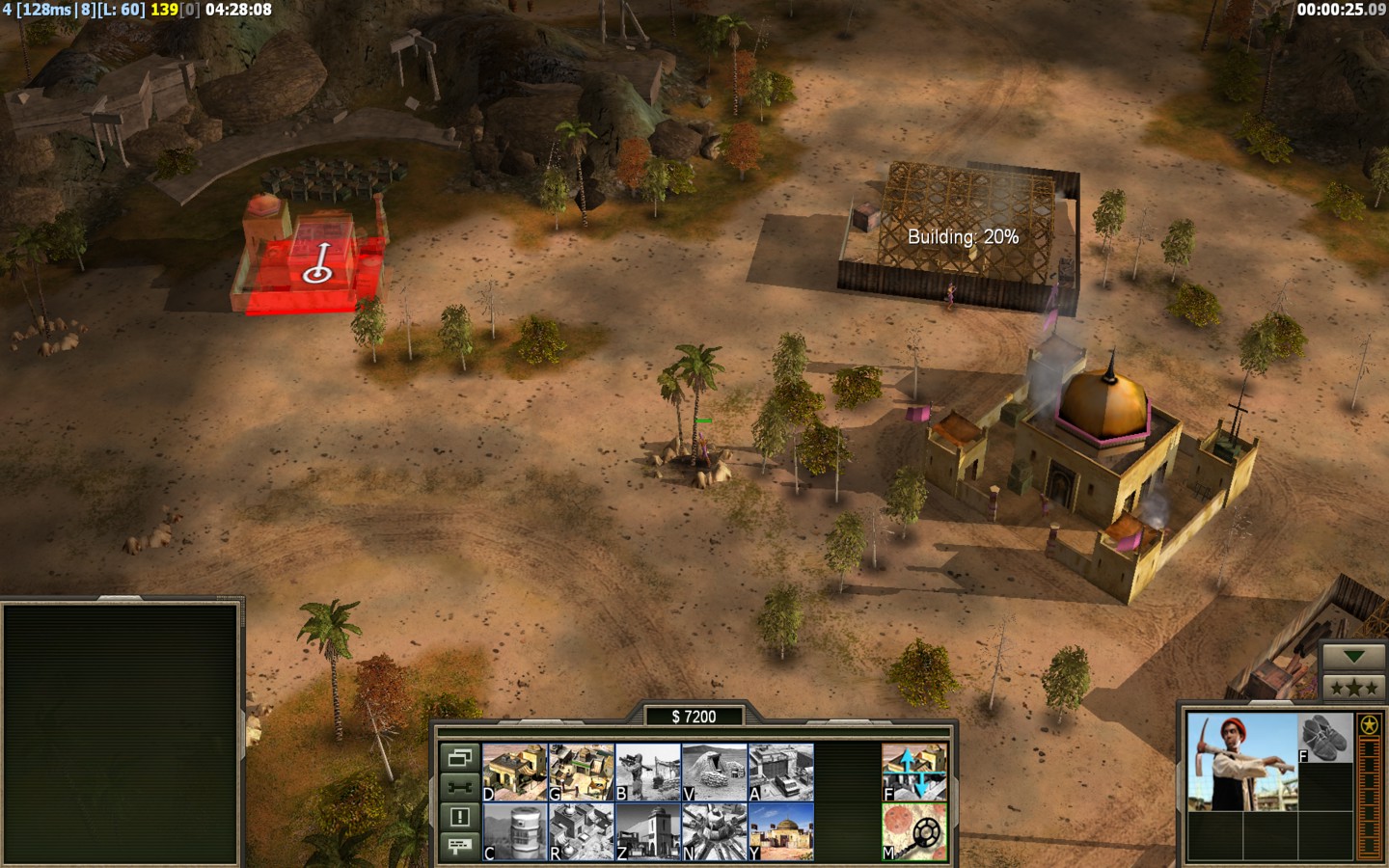Choose the Arms Dealer build icon
The image size is (1389, 868).
click(x=780, y=772)
